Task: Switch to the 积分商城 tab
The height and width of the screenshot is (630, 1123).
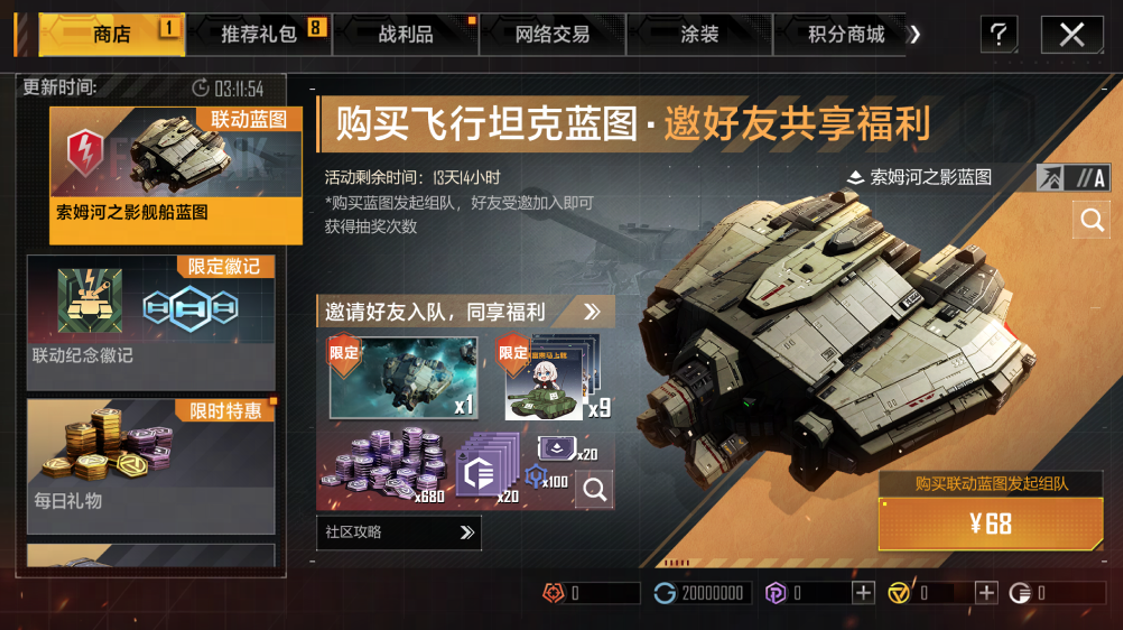Action: (x=846, y=35)
